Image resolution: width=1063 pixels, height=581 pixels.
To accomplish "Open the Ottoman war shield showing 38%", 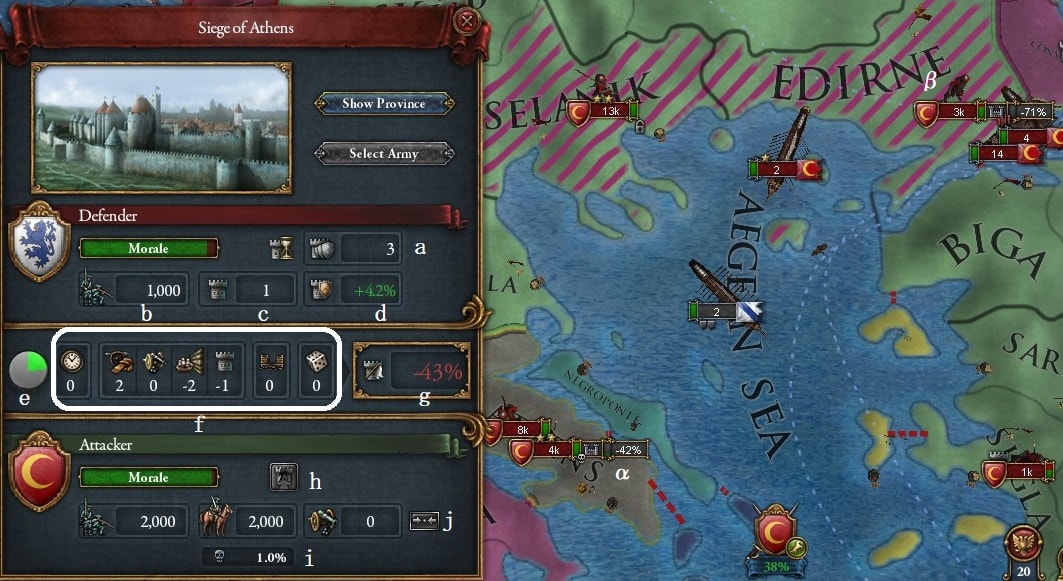I will (775, 537).
